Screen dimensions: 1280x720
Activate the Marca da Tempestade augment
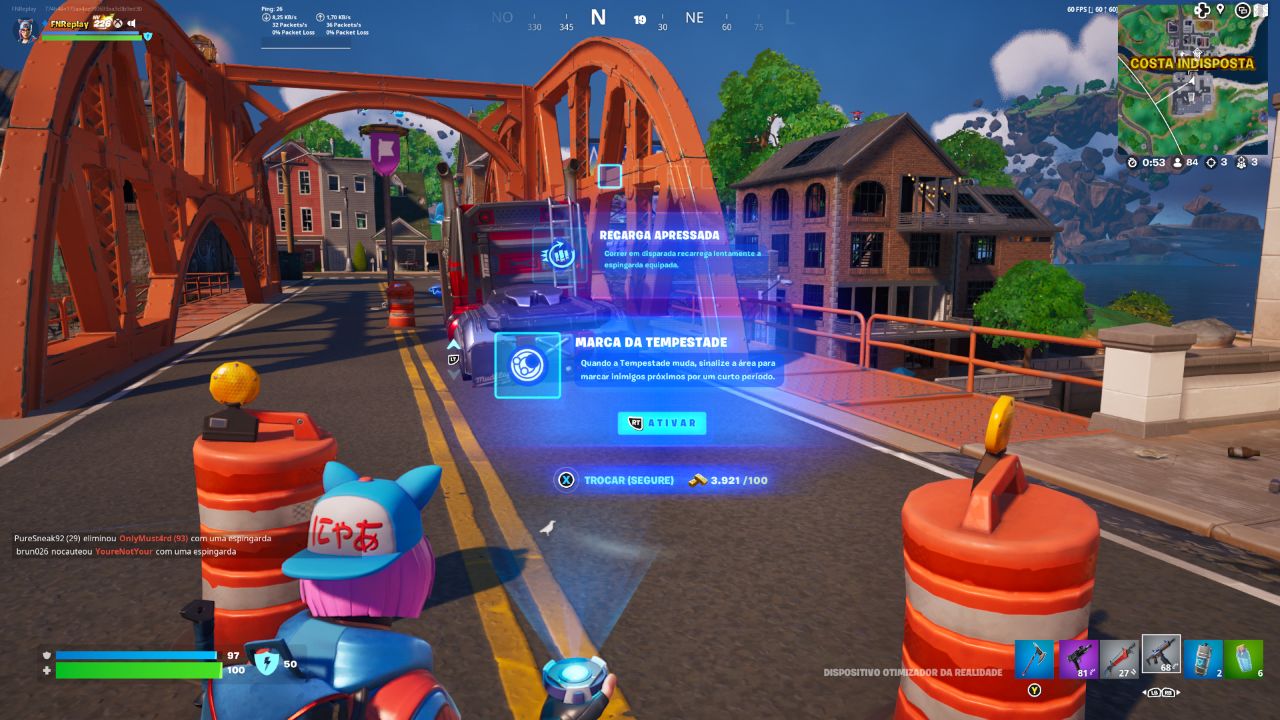(x=662, y=423)
